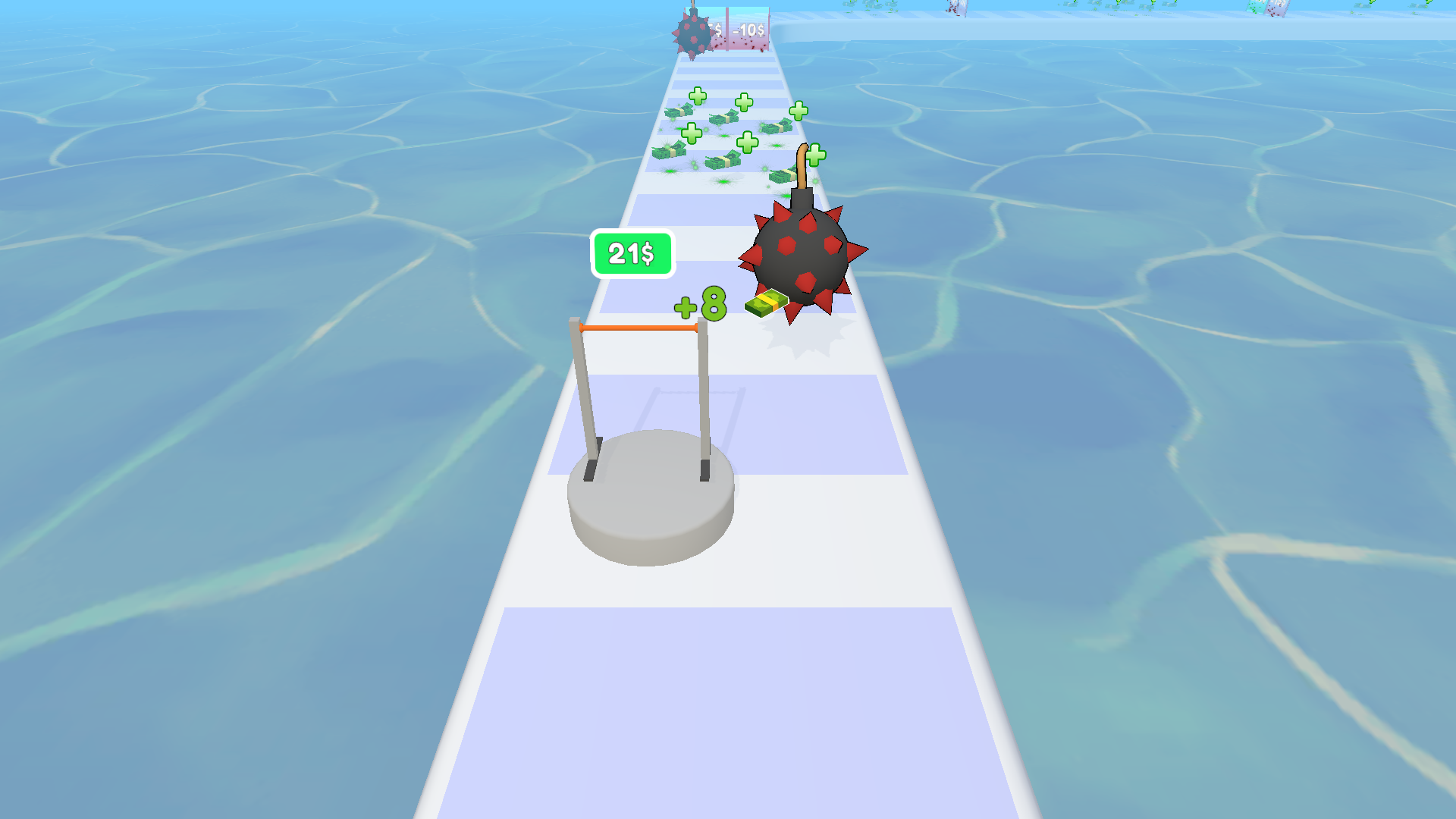The width and height of the screenshot is (1456, 819).
Task: Tap the +8 reward text
Action: (700, 303)
